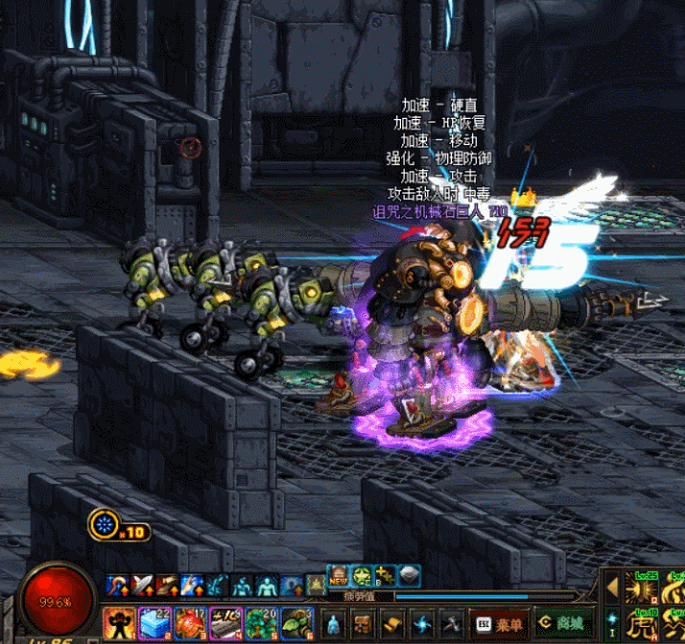
Task: Use the blue ice cube consumable
Action: 151,624
